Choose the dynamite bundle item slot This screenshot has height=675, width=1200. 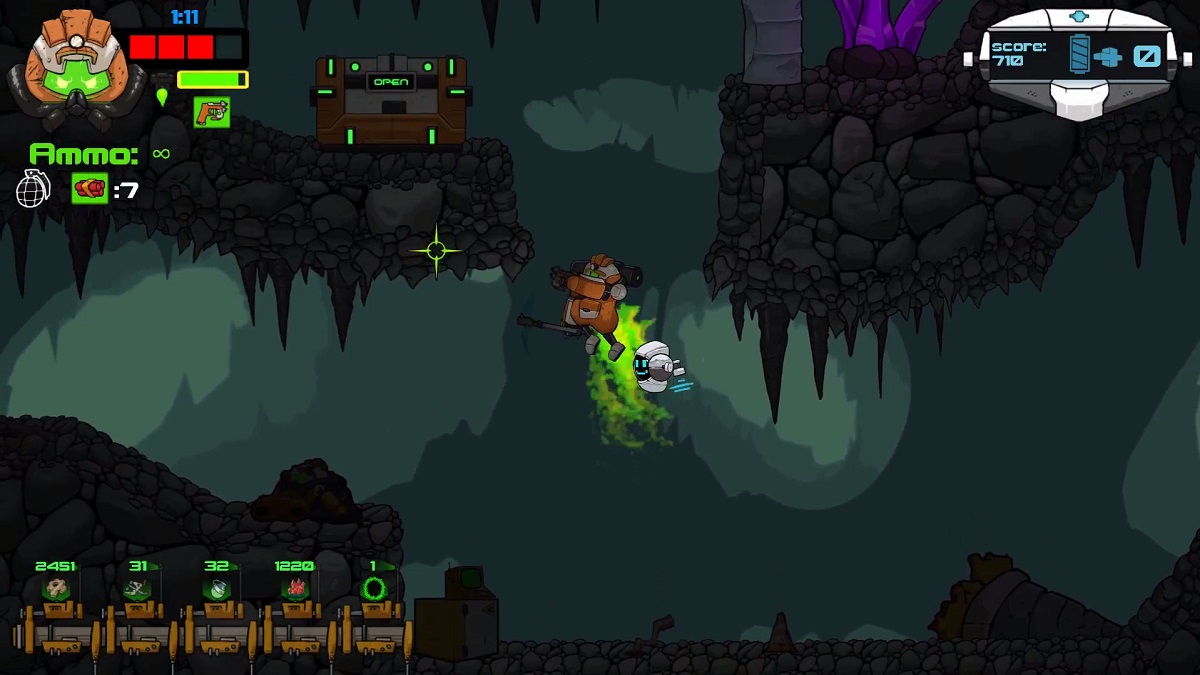(x=89, y=188)
